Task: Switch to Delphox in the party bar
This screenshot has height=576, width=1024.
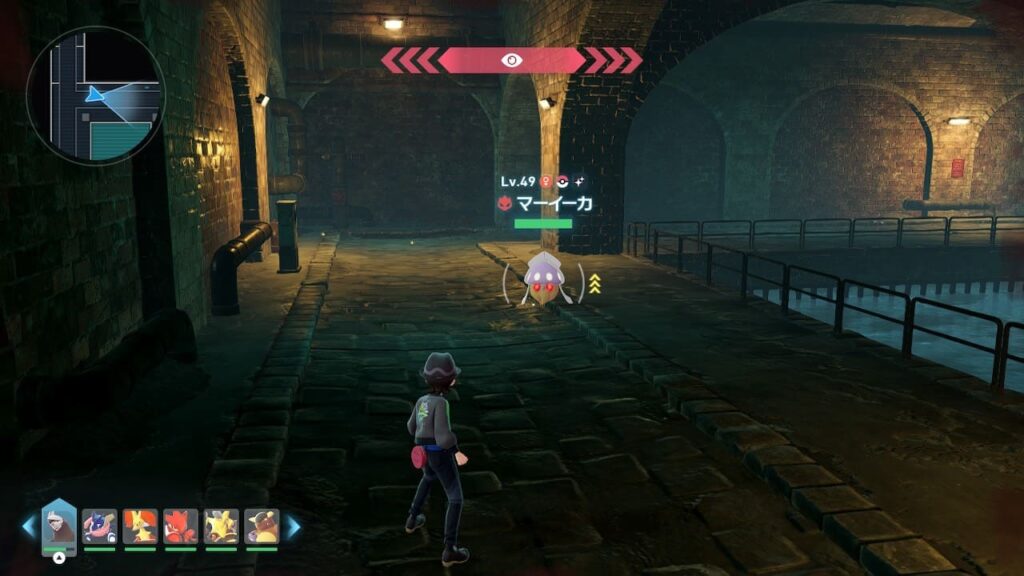Action: [140, 526]
